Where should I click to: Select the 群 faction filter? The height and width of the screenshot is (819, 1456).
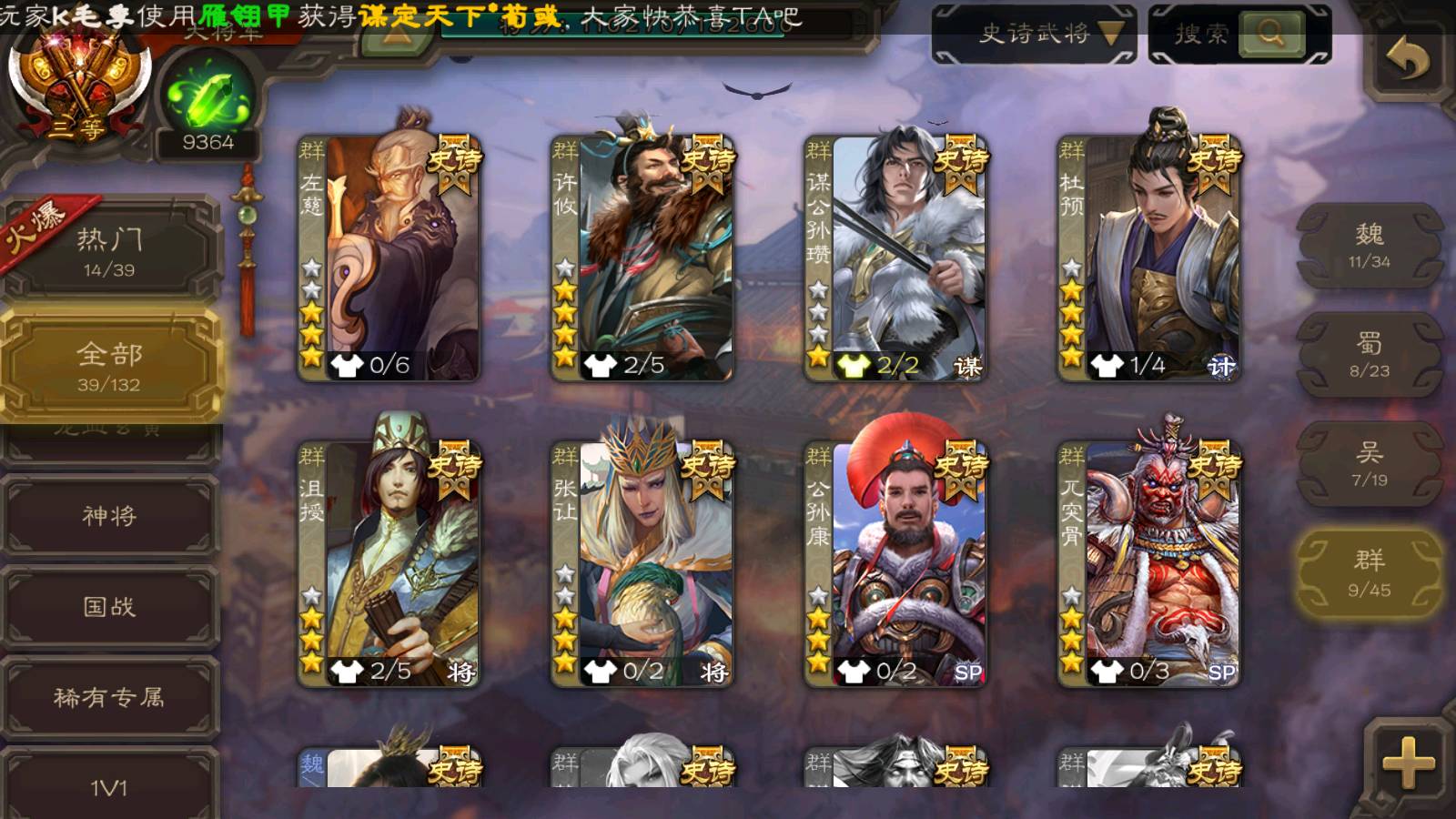click(x=1369, y=574)
